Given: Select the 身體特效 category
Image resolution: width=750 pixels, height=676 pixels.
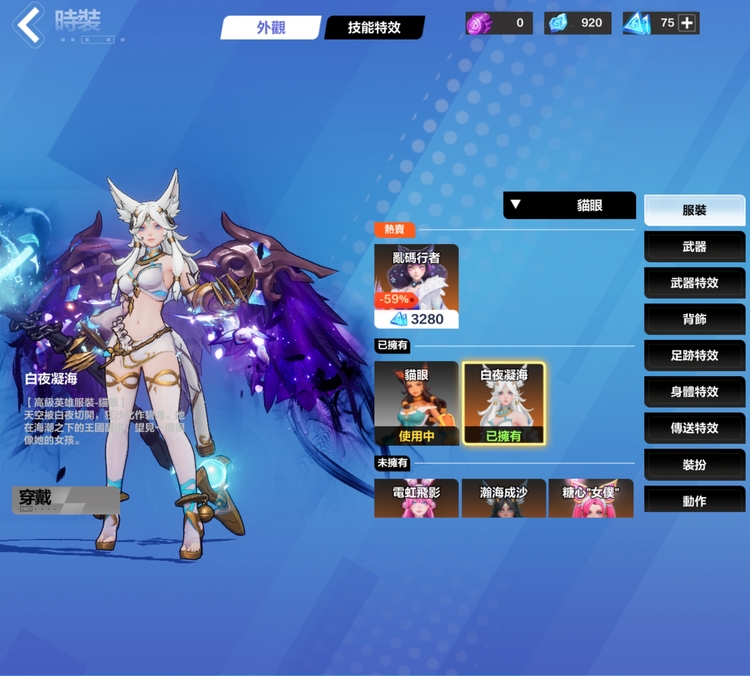Looking at the screenshot, I should pyautogui.click(x=694, y=391).
